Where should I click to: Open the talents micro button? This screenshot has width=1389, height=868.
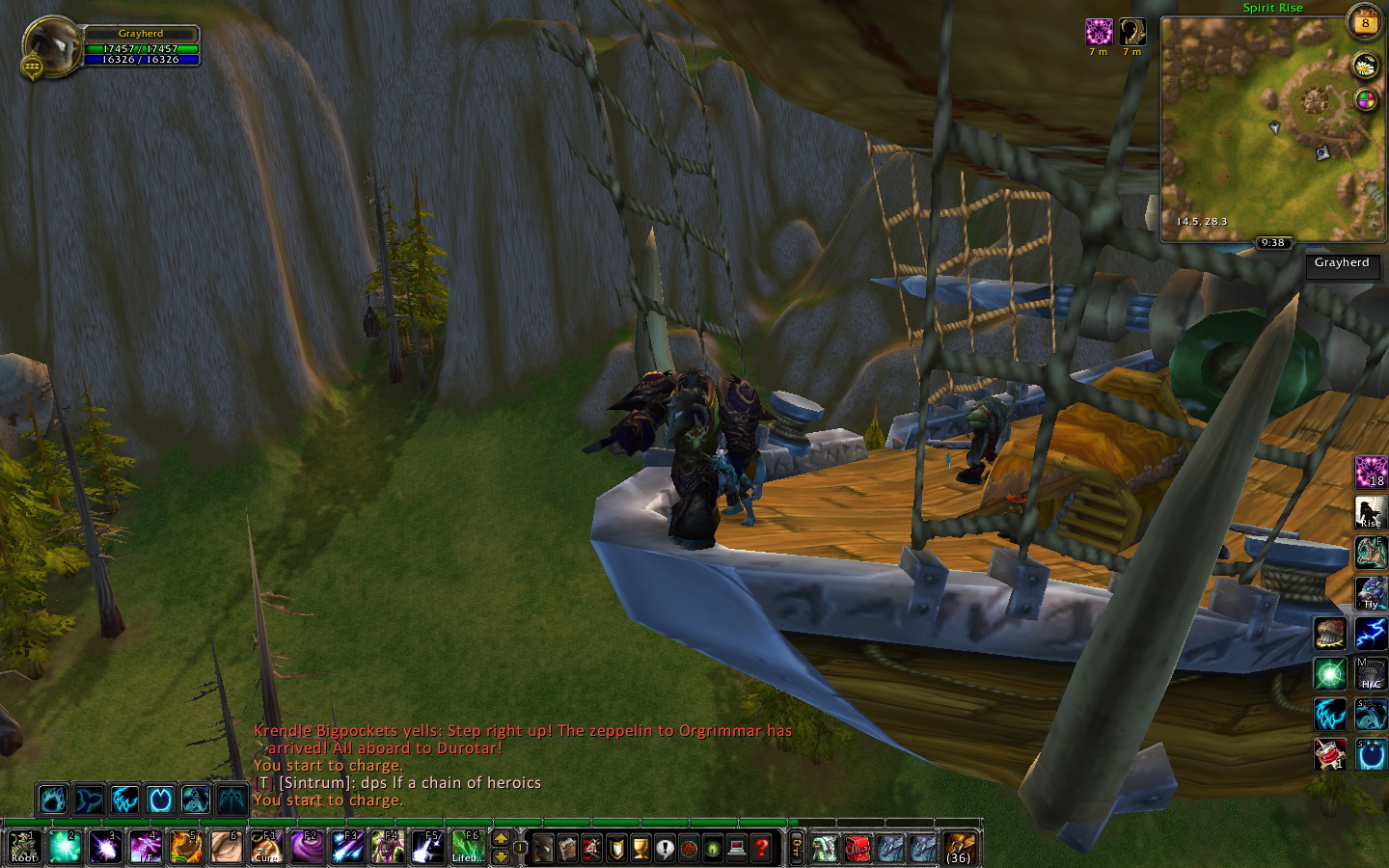[x=591, y=848]
